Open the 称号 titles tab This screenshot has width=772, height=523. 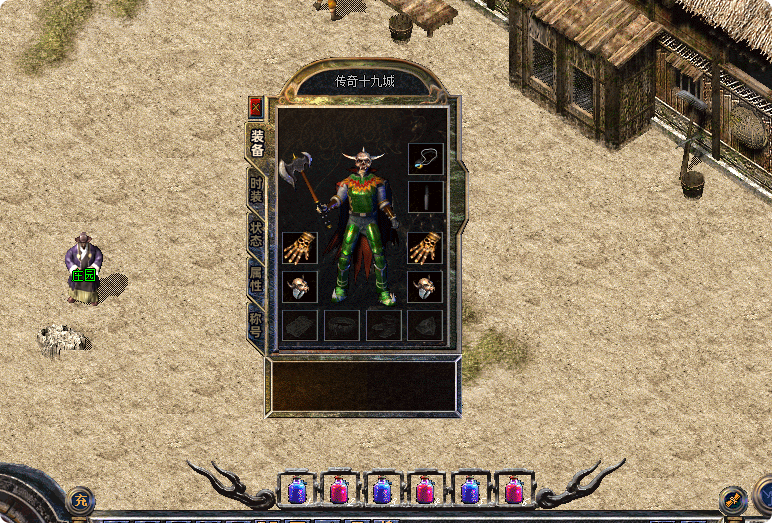pos(257,322)
